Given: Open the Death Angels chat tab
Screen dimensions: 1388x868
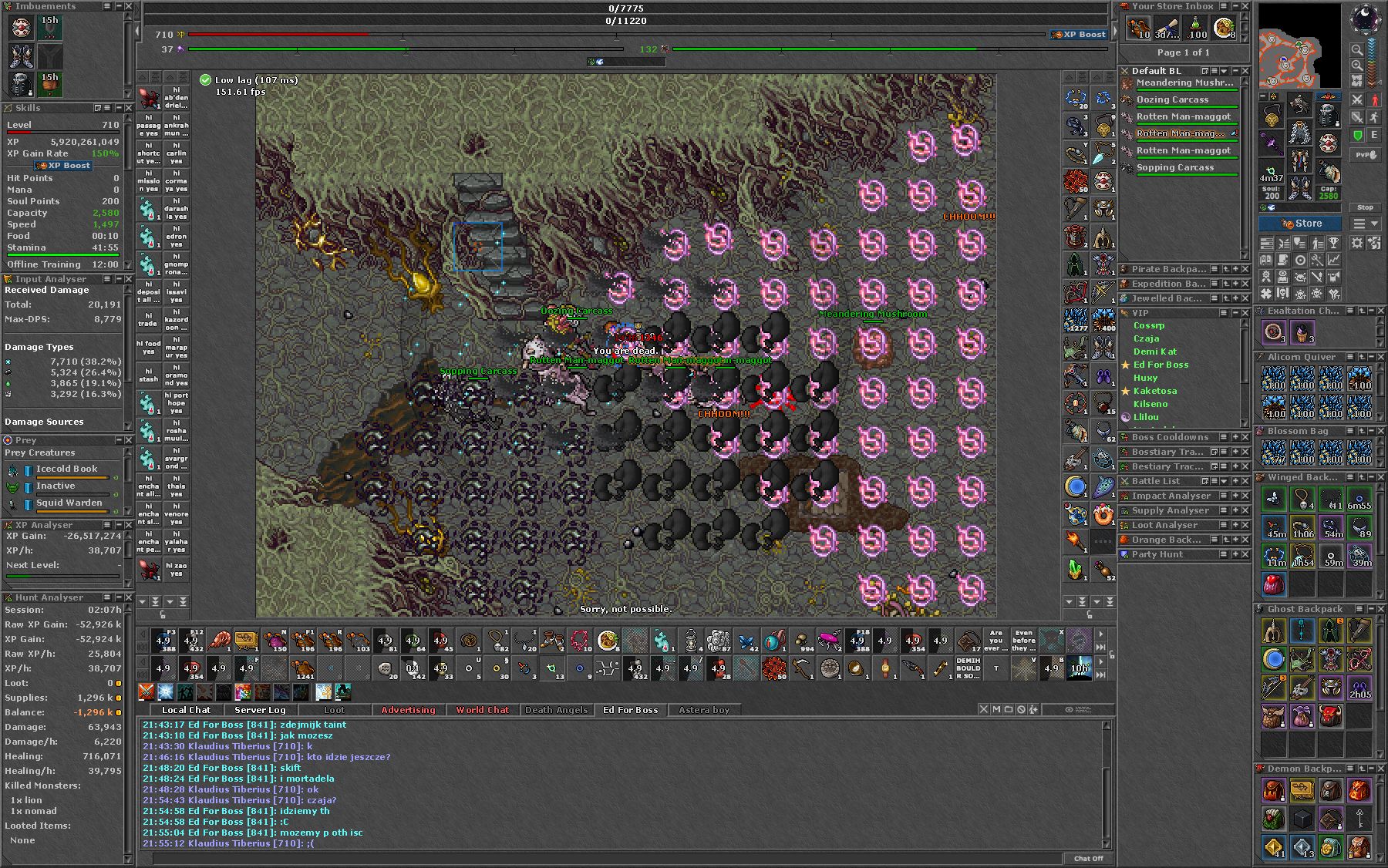Looking at the screenshot, I should tap(556, 710).
